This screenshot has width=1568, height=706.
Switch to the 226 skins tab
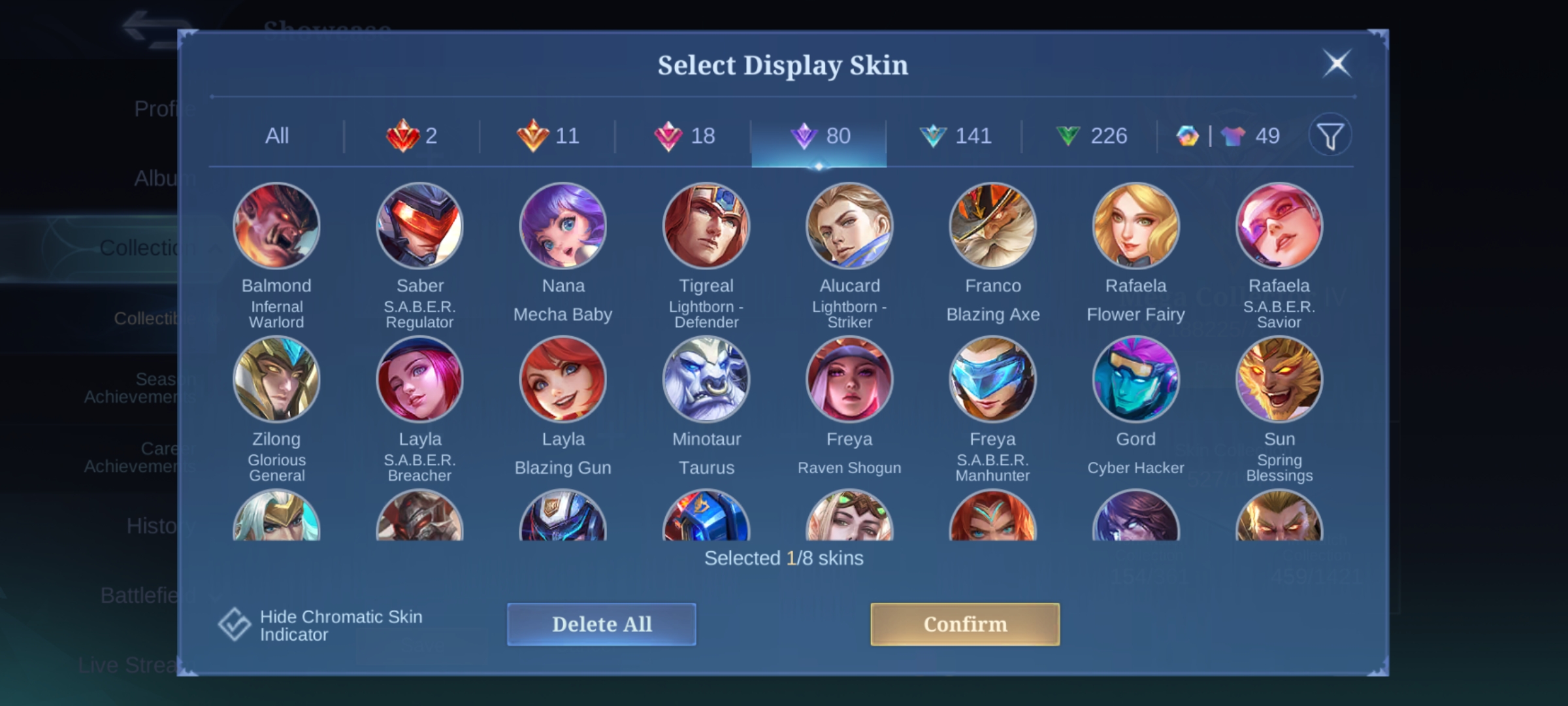(1091, 136)
